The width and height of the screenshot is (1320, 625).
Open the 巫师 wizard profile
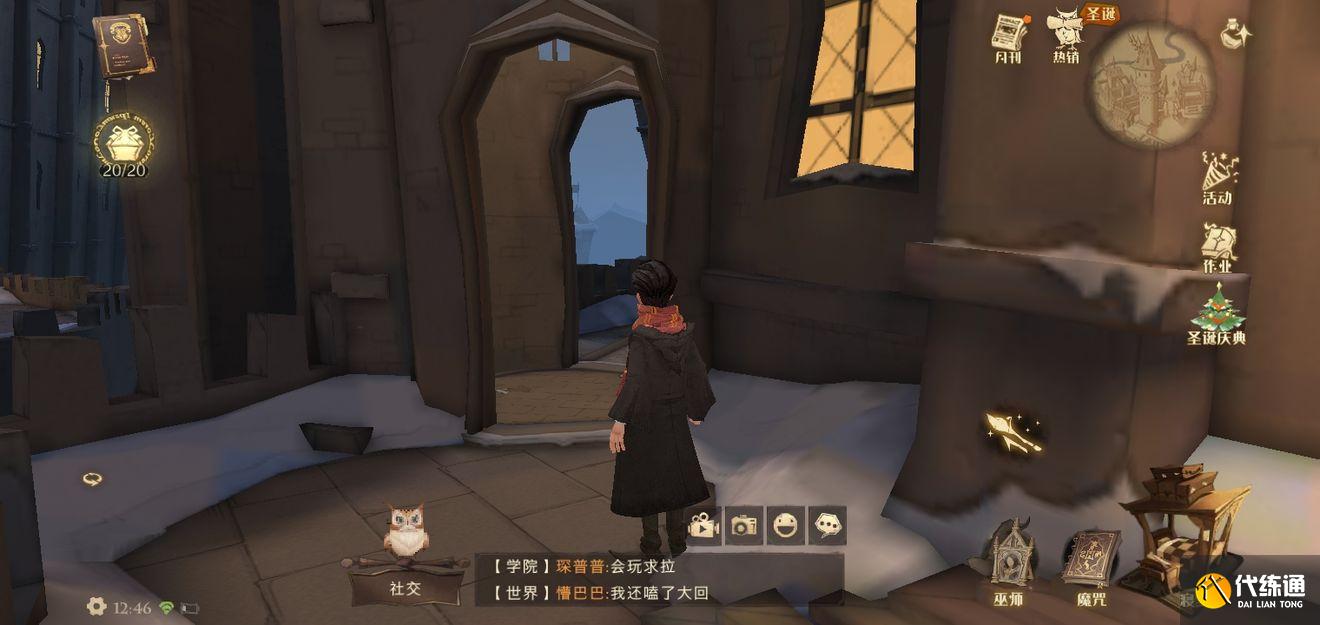tap(1009, 564)
